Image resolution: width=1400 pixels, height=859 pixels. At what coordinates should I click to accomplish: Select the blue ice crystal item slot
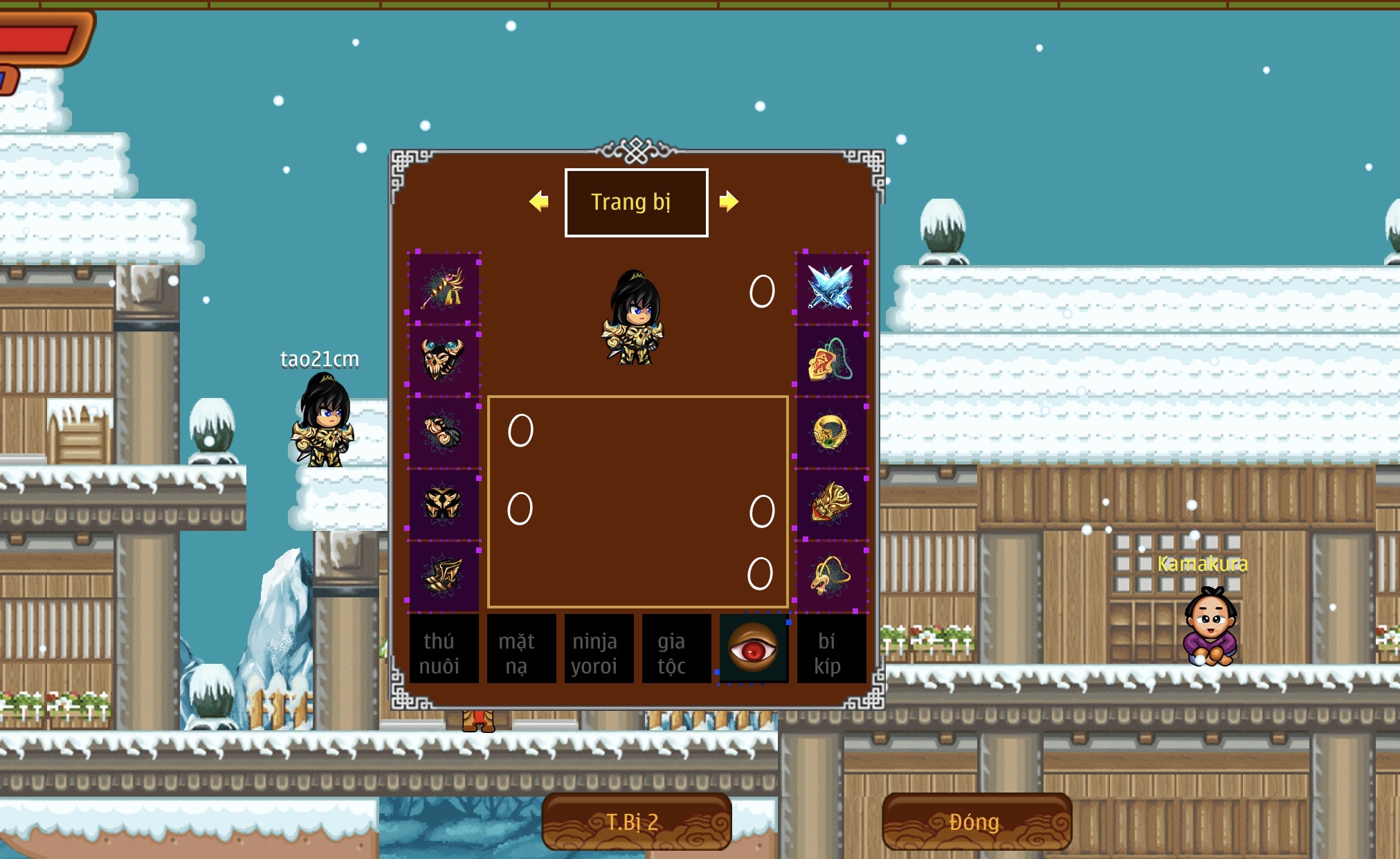(x=830, y=289)
